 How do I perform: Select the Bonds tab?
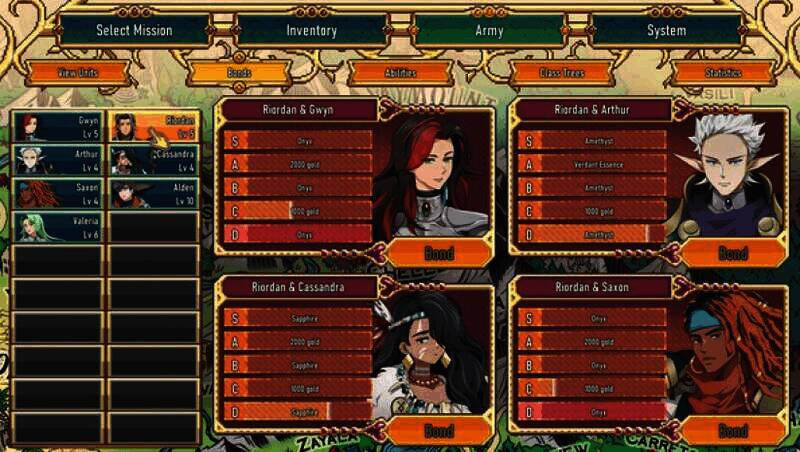(x=238, y=73)
